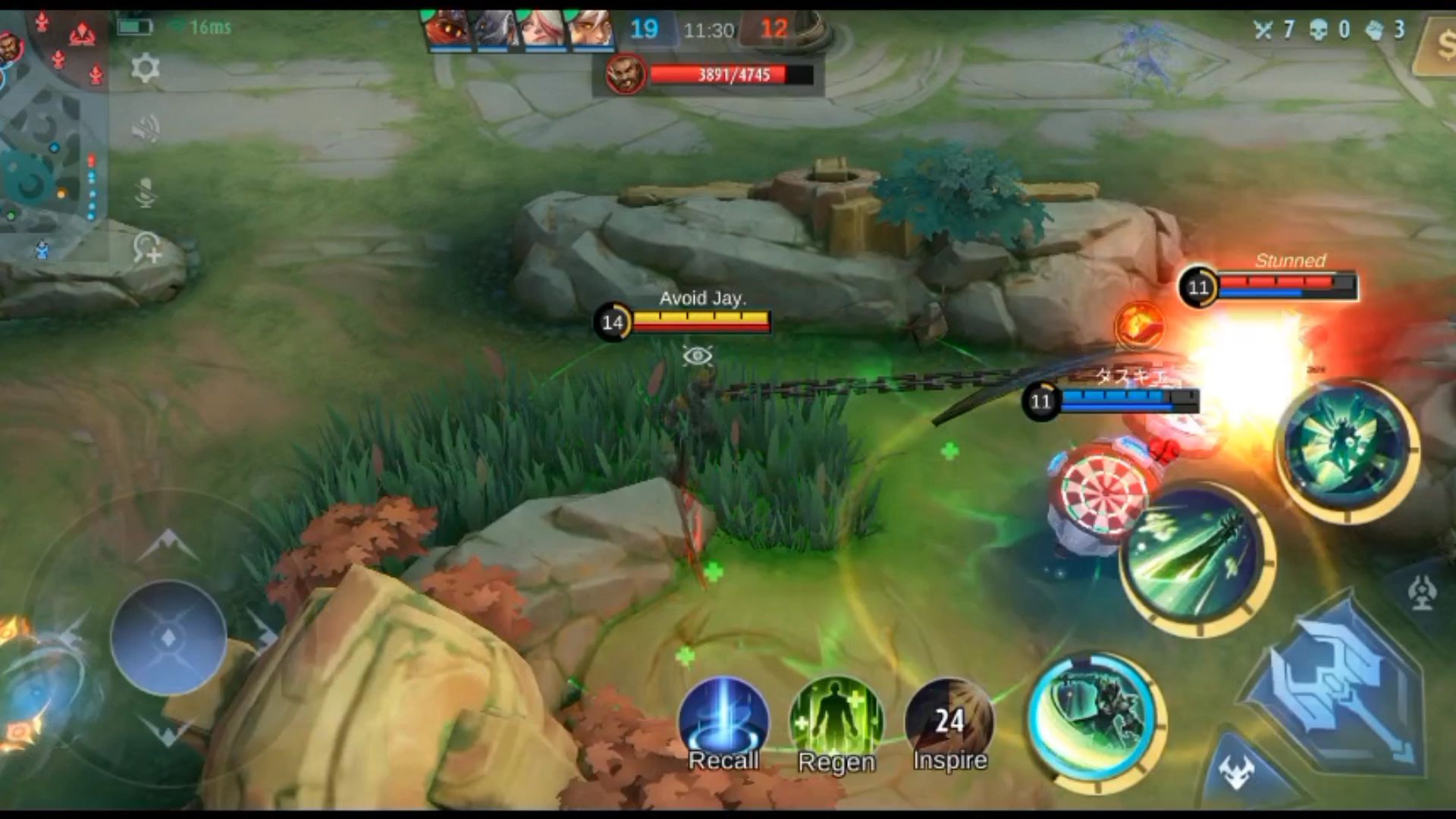Toggle the microphone voice chat icon
Image resolution: width=1456 pixels, height=819 pixels.
pyautogui.click(x=146, y=193)
